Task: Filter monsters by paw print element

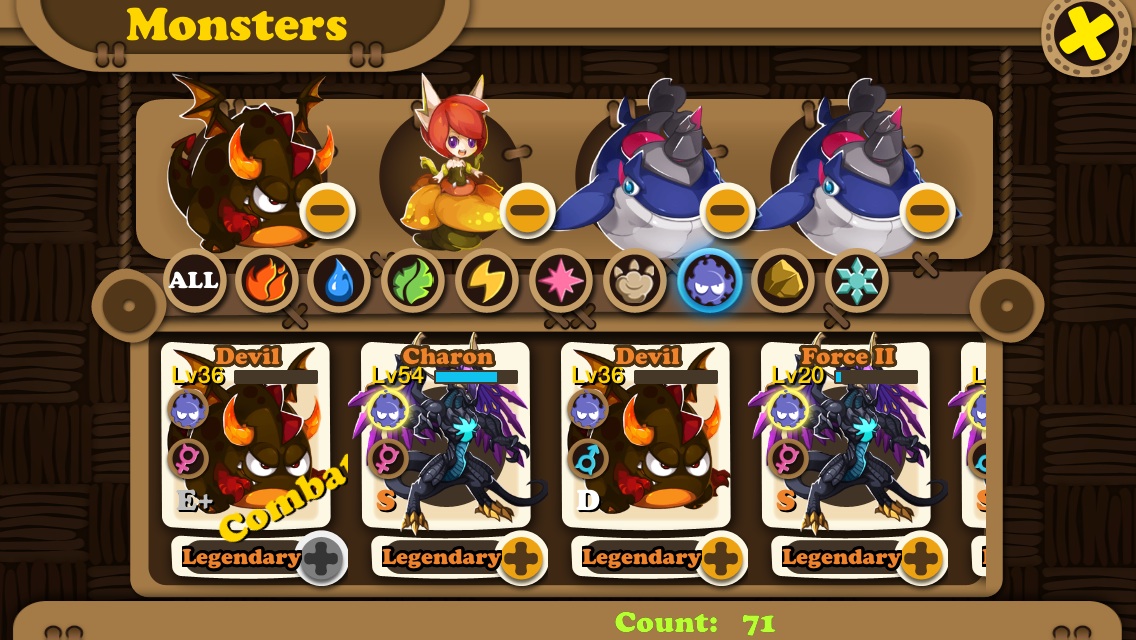Action: point(634,280)
